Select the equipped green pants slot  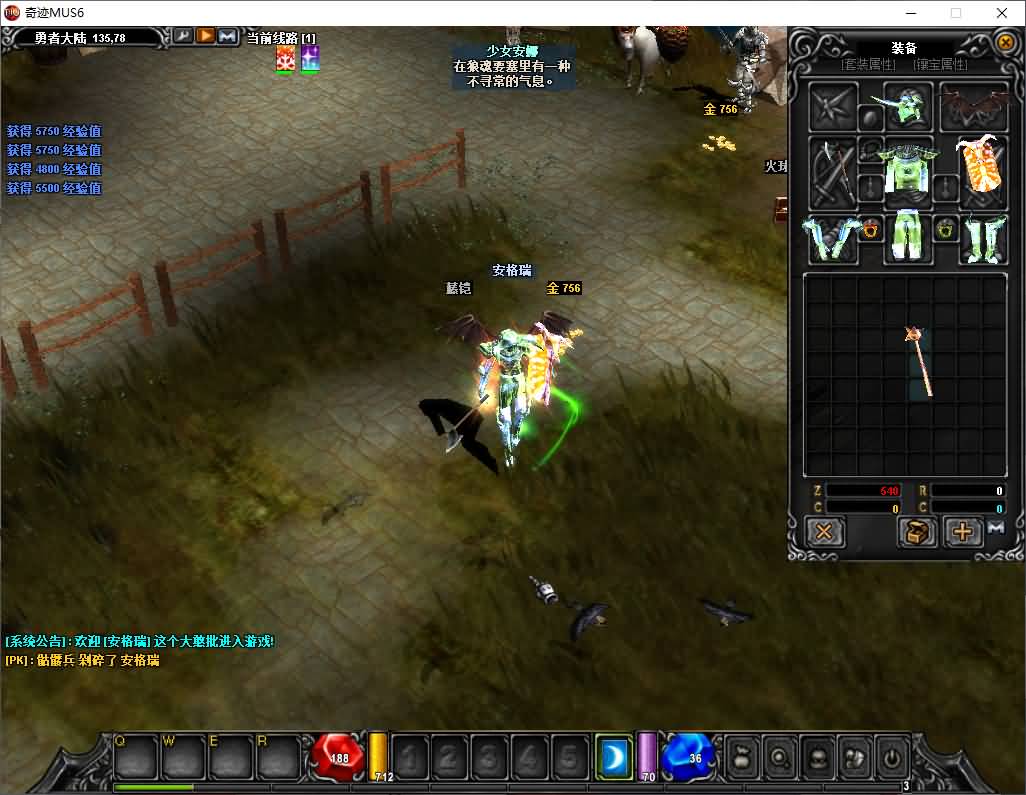(908, 238)
